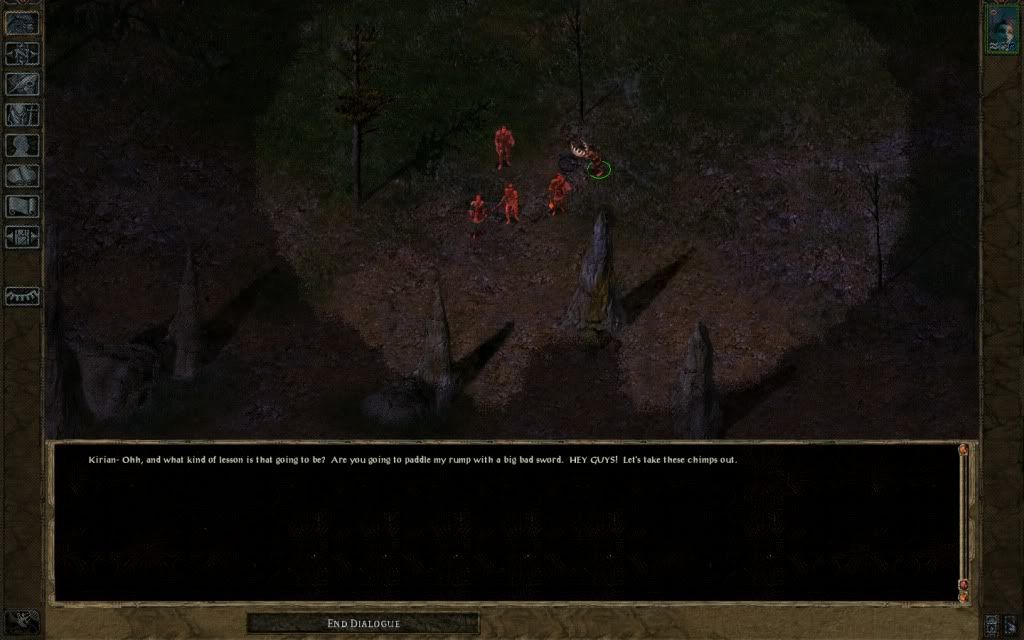Open the inventory screen

22,114
